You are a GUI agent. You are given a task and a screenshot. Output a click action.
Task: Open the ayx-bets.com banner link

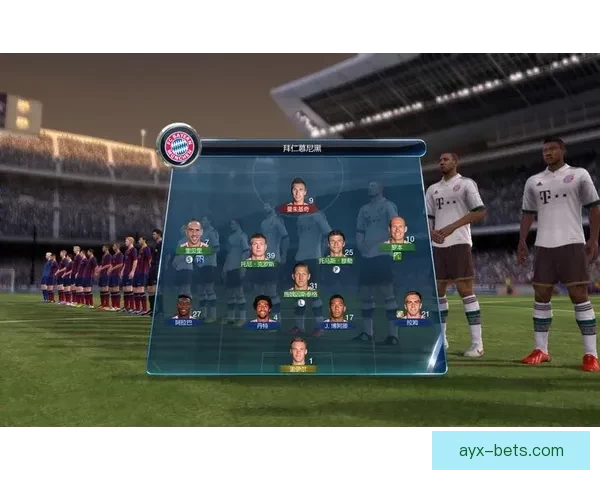pyautogui.click(x=510, y=450)
